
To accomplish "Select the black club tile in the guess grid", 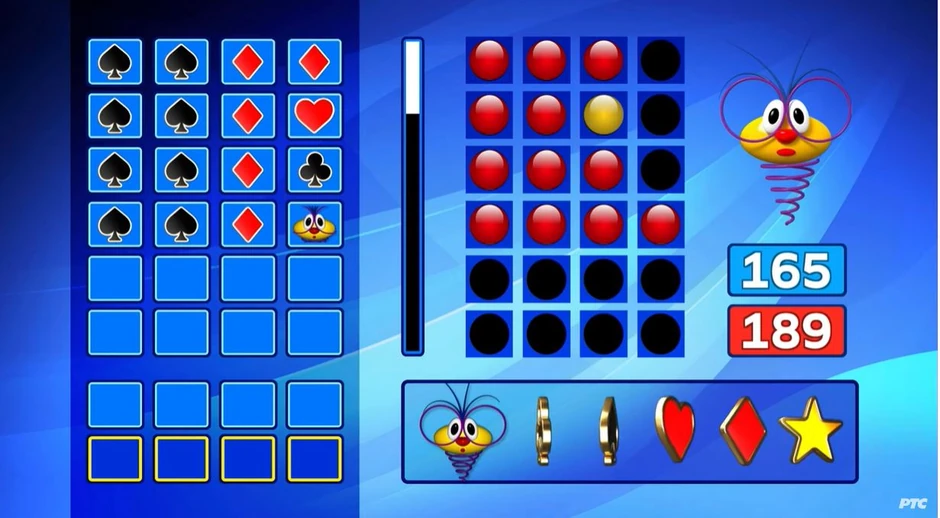I will coord(314,170).
